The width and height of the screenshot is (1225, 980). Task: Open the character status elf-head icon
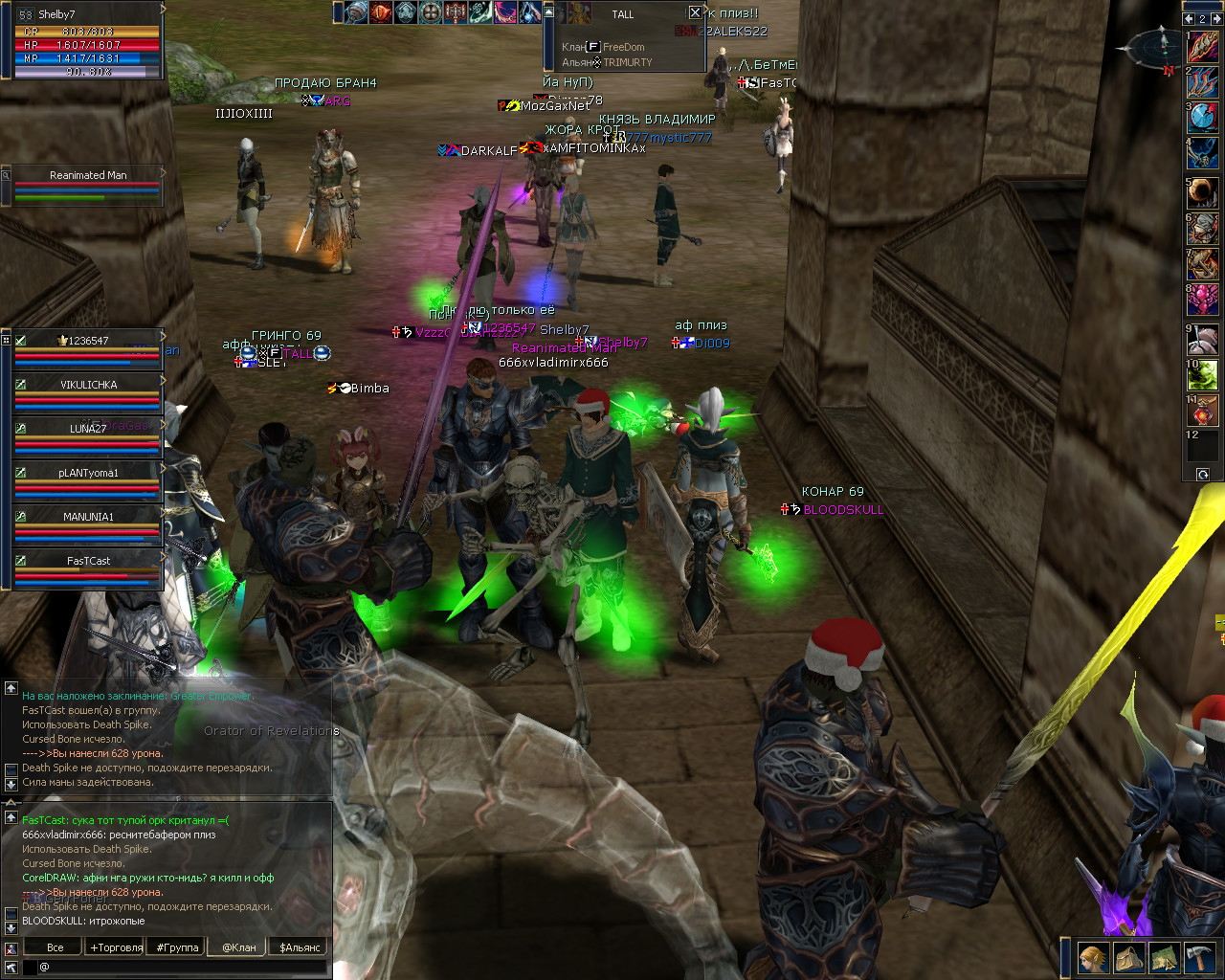coord(1094,957)
